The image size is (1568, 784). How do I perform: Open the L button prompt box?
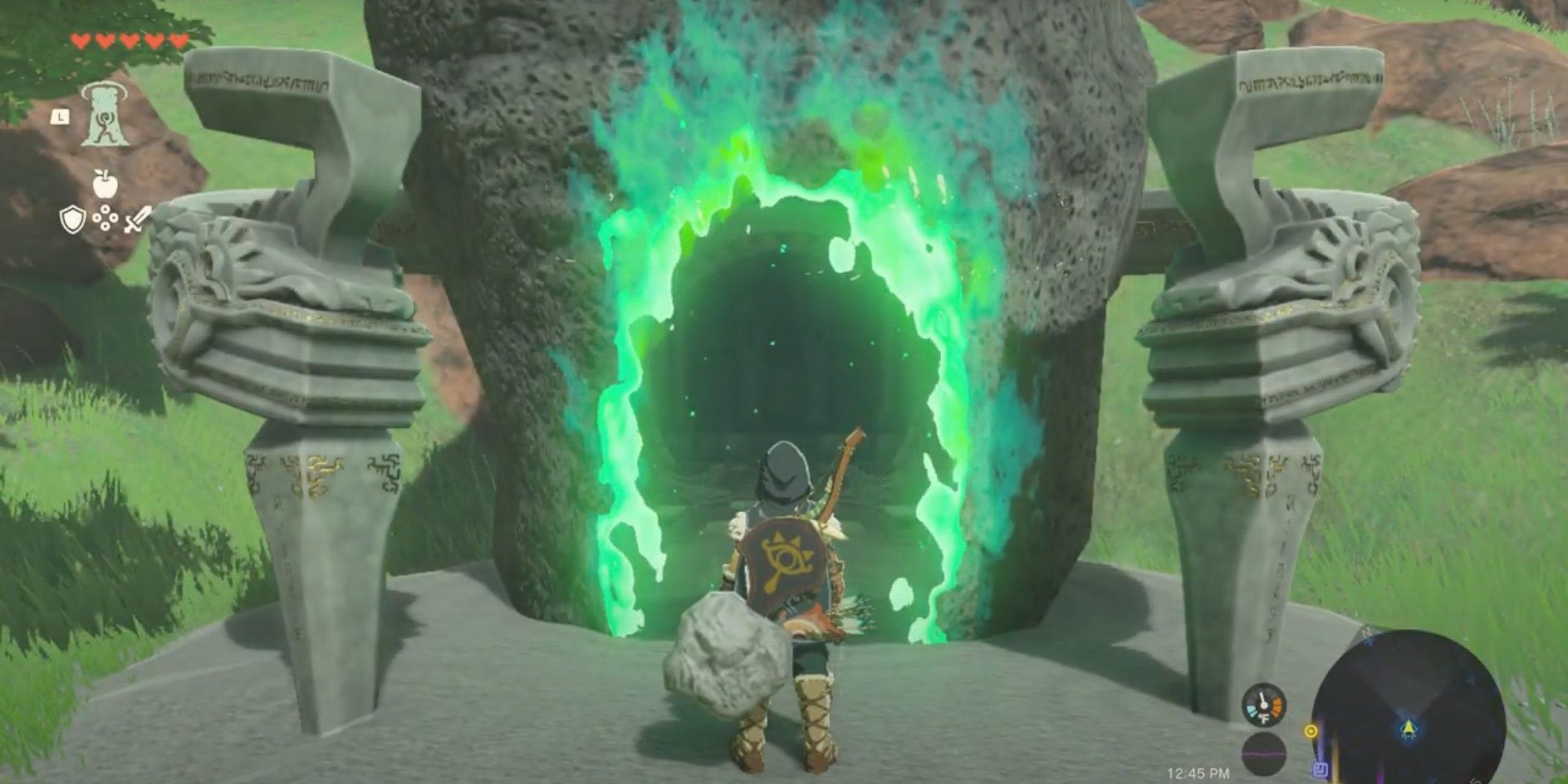(x=60, y=116)
